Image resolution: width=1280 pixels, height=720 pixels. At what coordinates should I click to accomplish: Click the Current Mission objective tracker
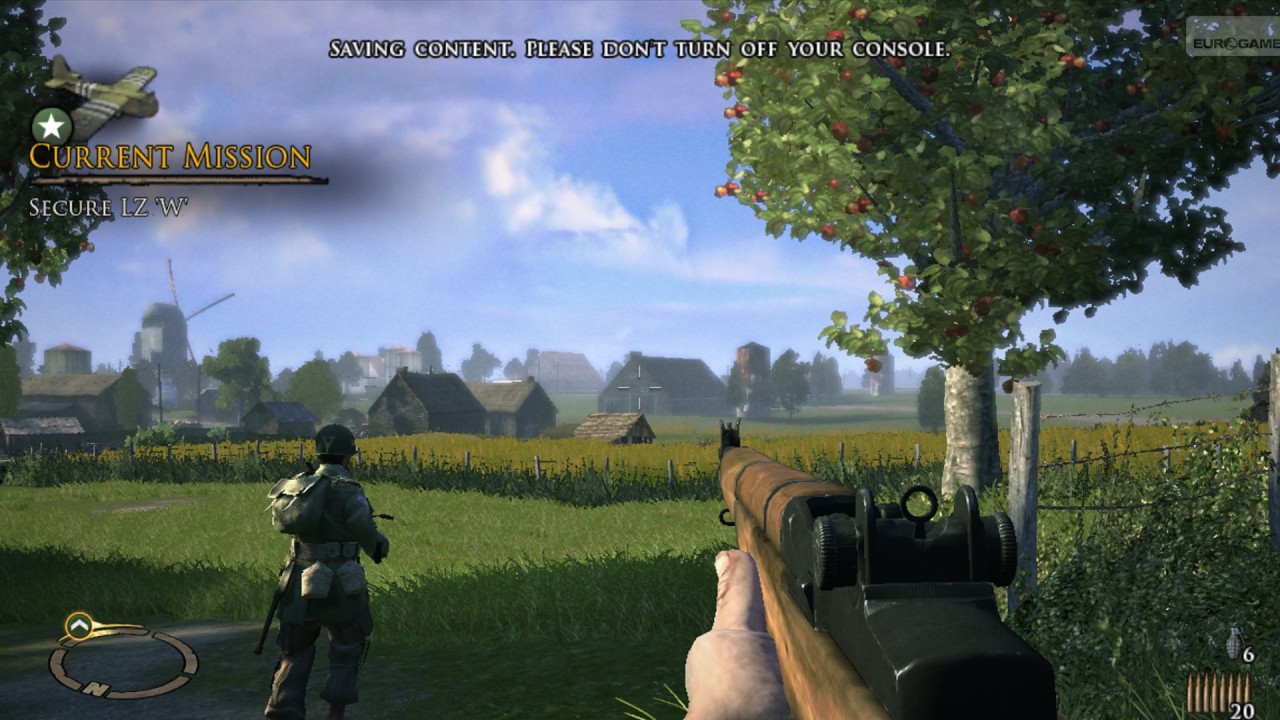170,158
